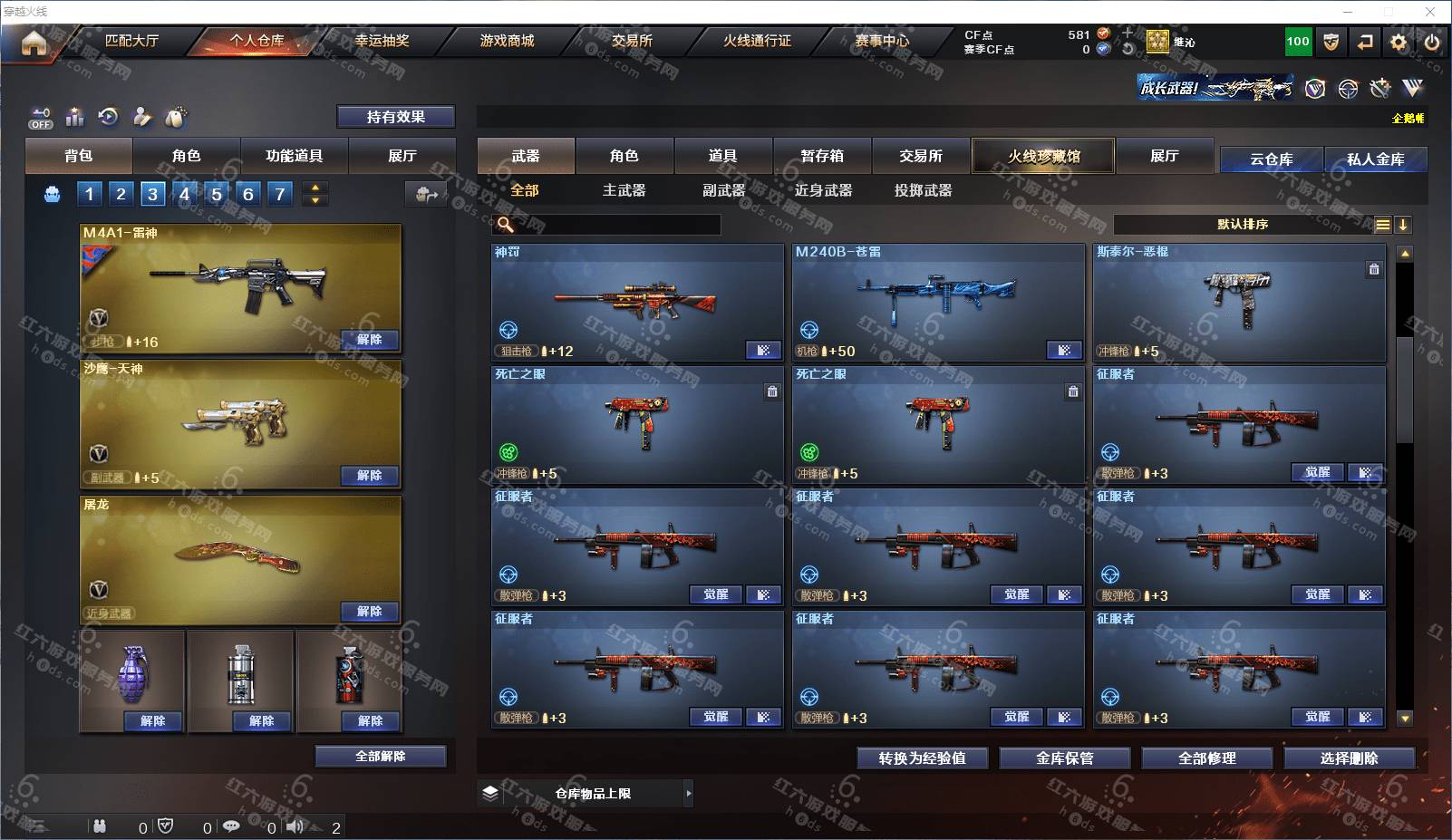Switch to the 火线珍藏馆 tab
This screenshot has height=840, width=1452.
pos(1043,156)
